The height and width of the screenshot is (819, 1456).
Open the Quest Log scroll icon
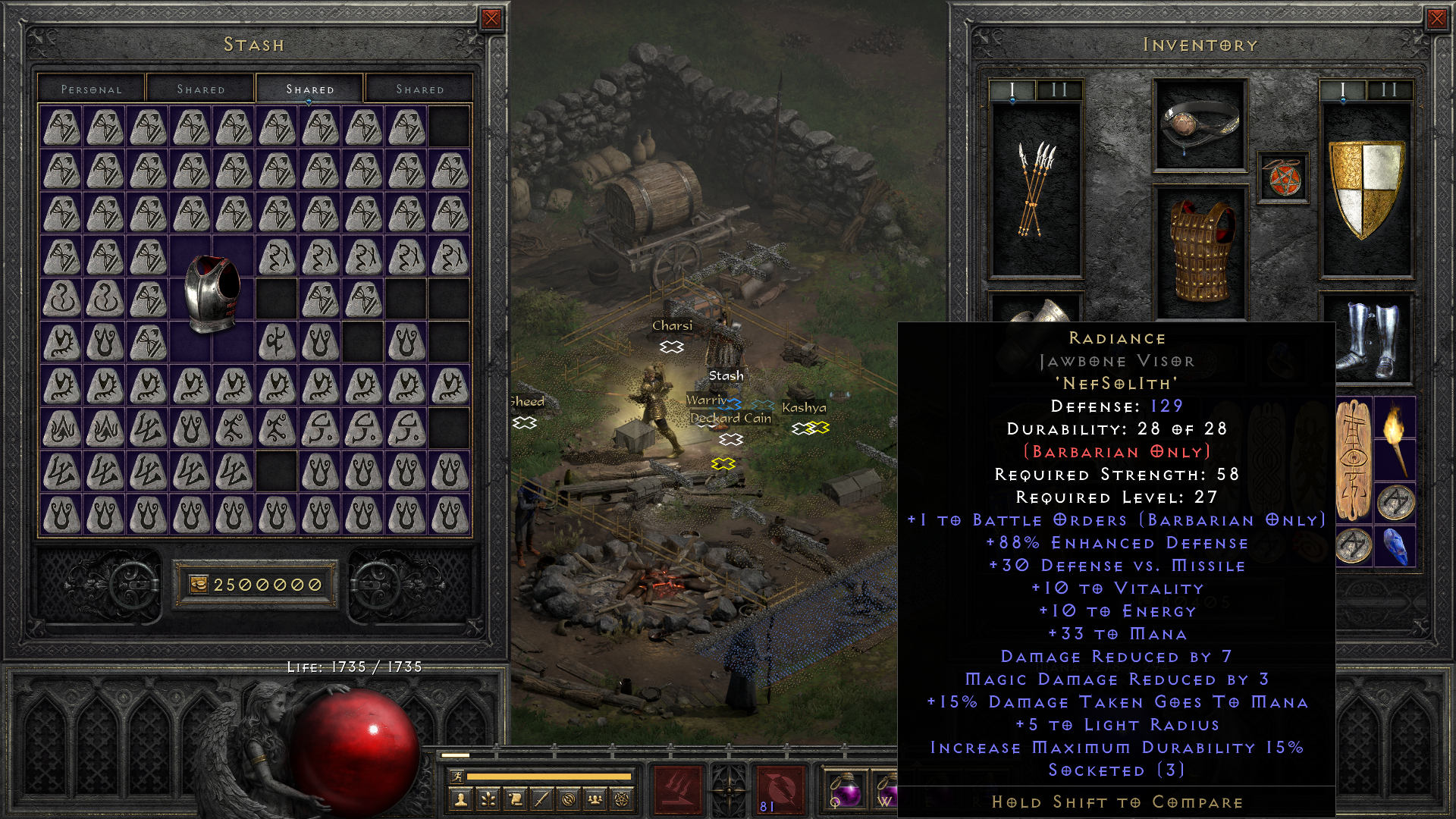tap(516, 799)
